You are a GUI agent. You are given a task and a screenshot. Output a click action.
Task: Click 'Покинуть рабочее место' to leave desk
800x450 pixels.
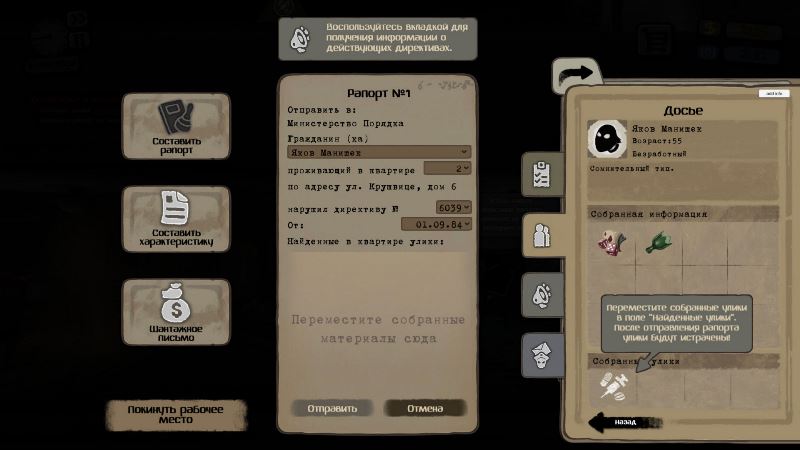174,414
